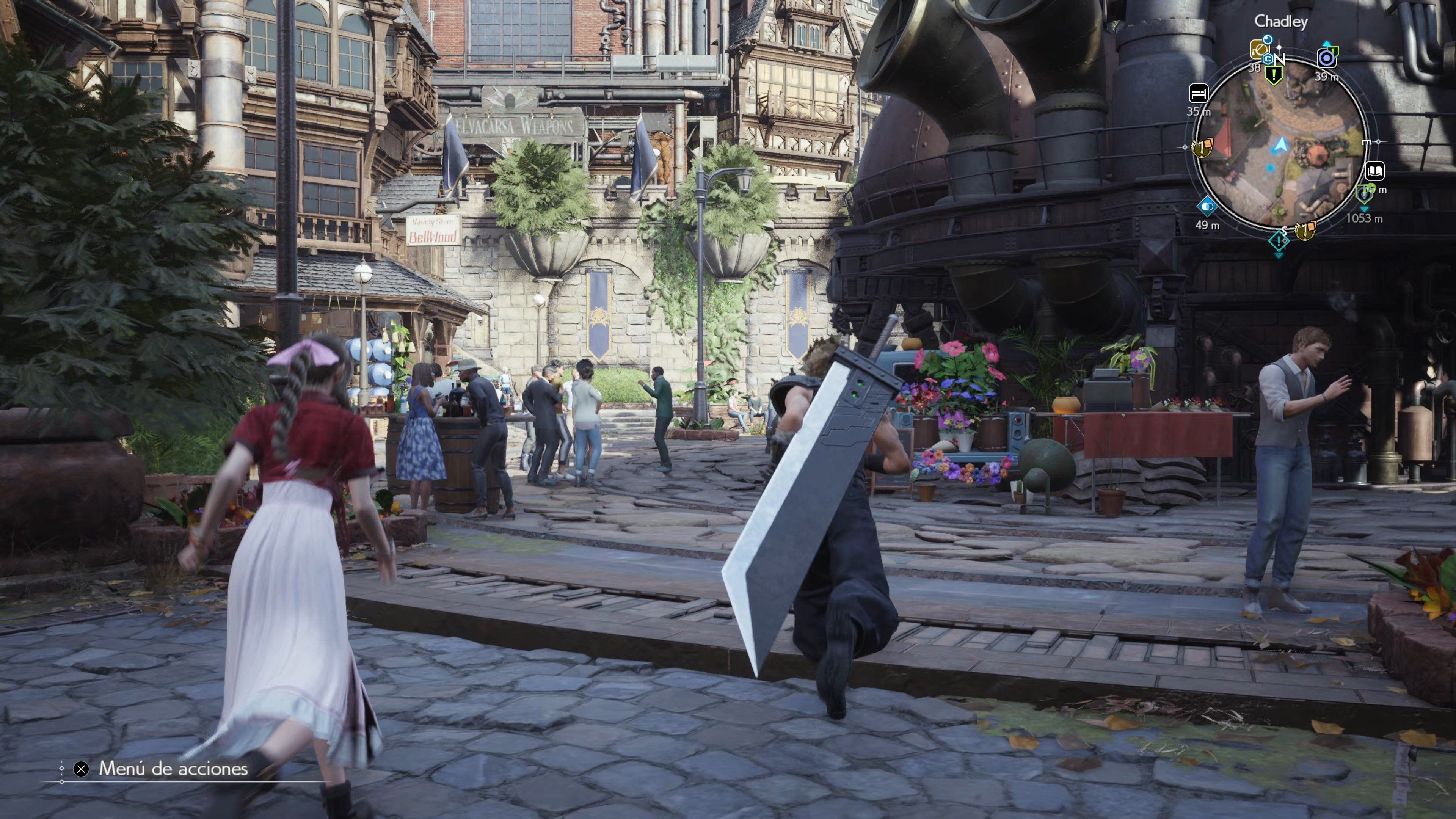Select the bed rest-spot marker
This screenshot has width=1456, height=819.
(1198, 93)
